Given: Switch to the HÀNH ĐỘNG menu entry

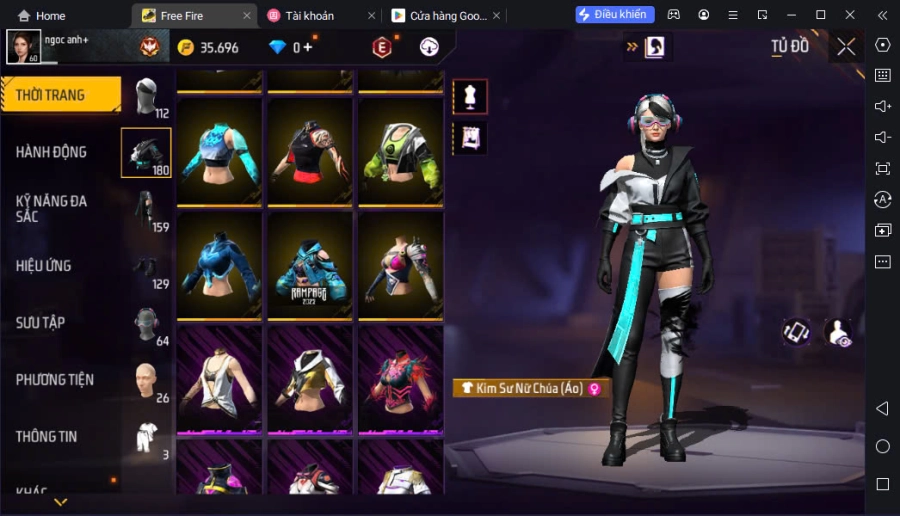Looking at the screenshot, I should pos(52,152).
